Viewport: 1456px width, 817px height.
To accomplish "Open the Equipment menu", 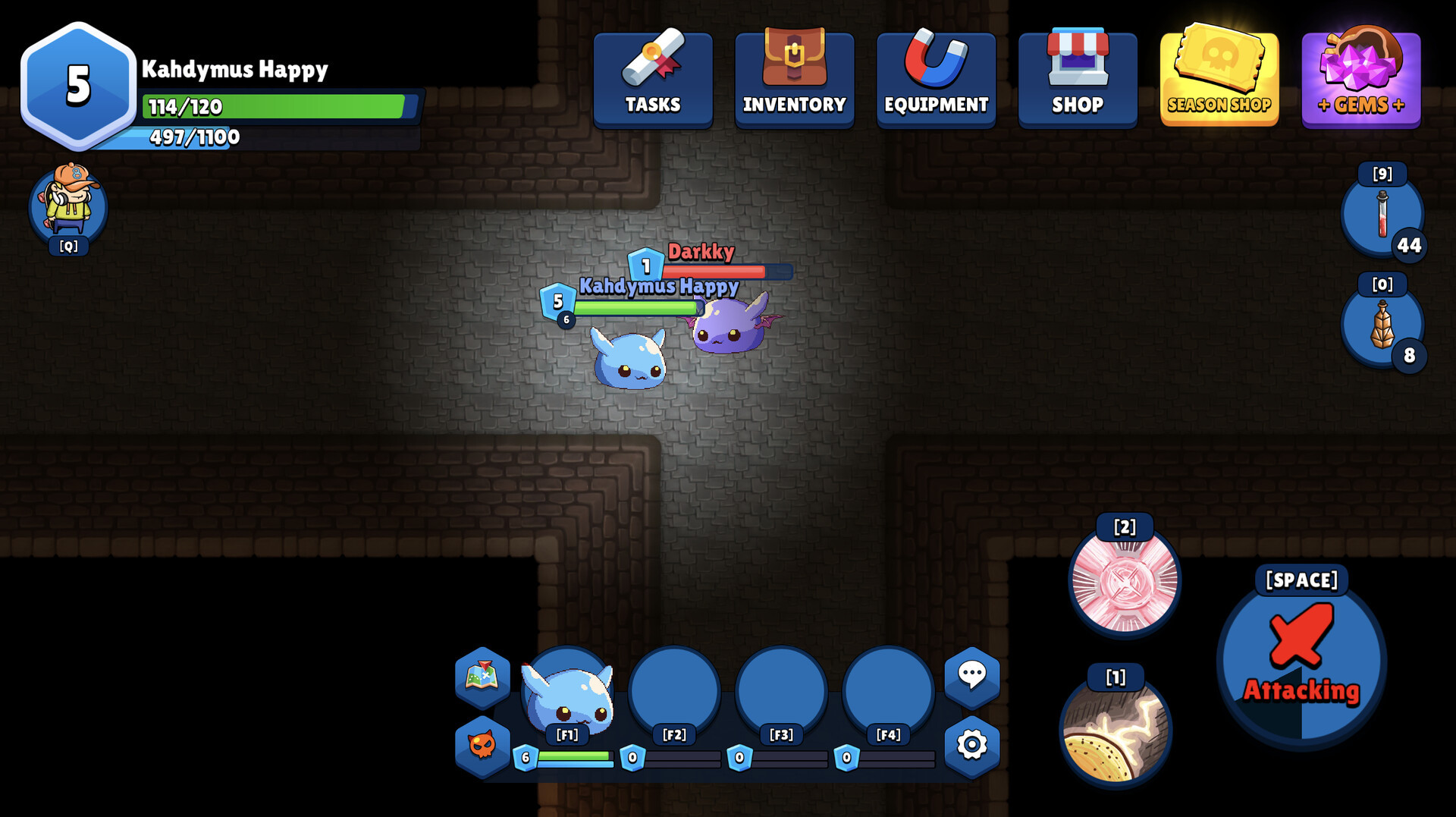I will 936,79.
